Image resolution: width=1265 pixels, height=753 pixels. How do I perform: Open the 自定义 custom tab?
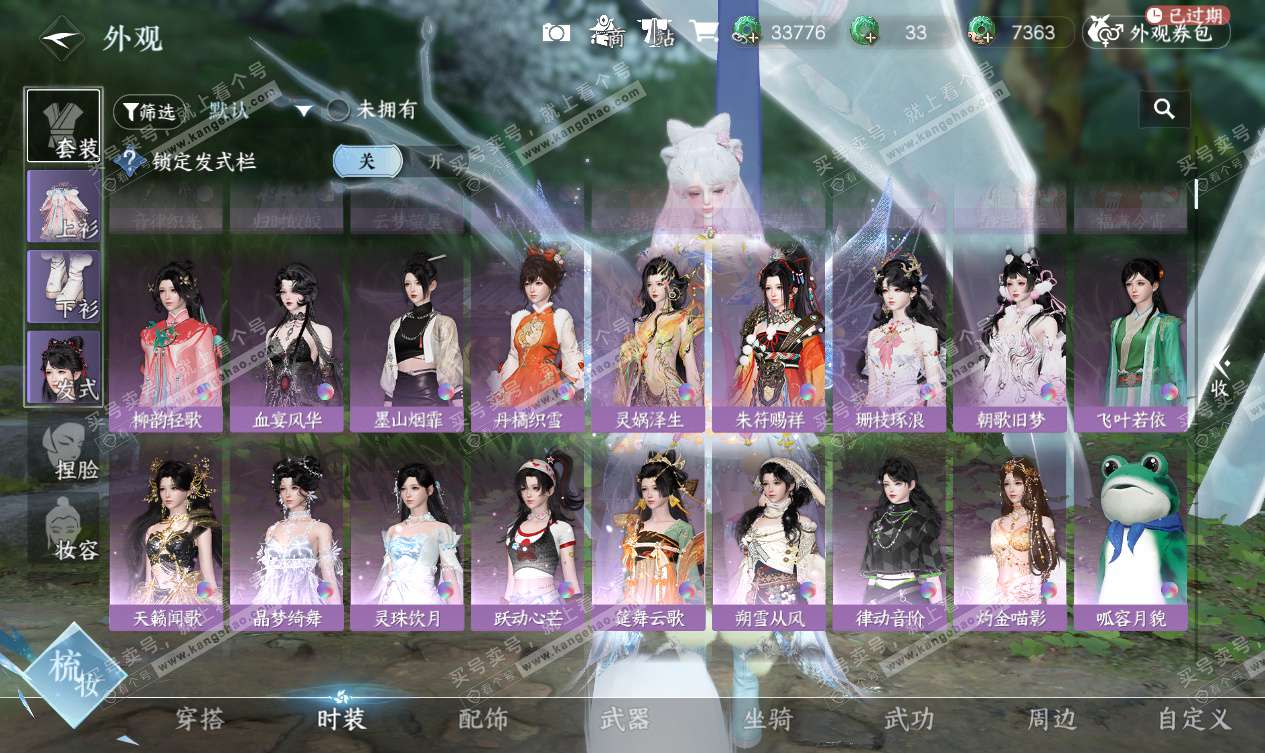(x=1194, y=719)
